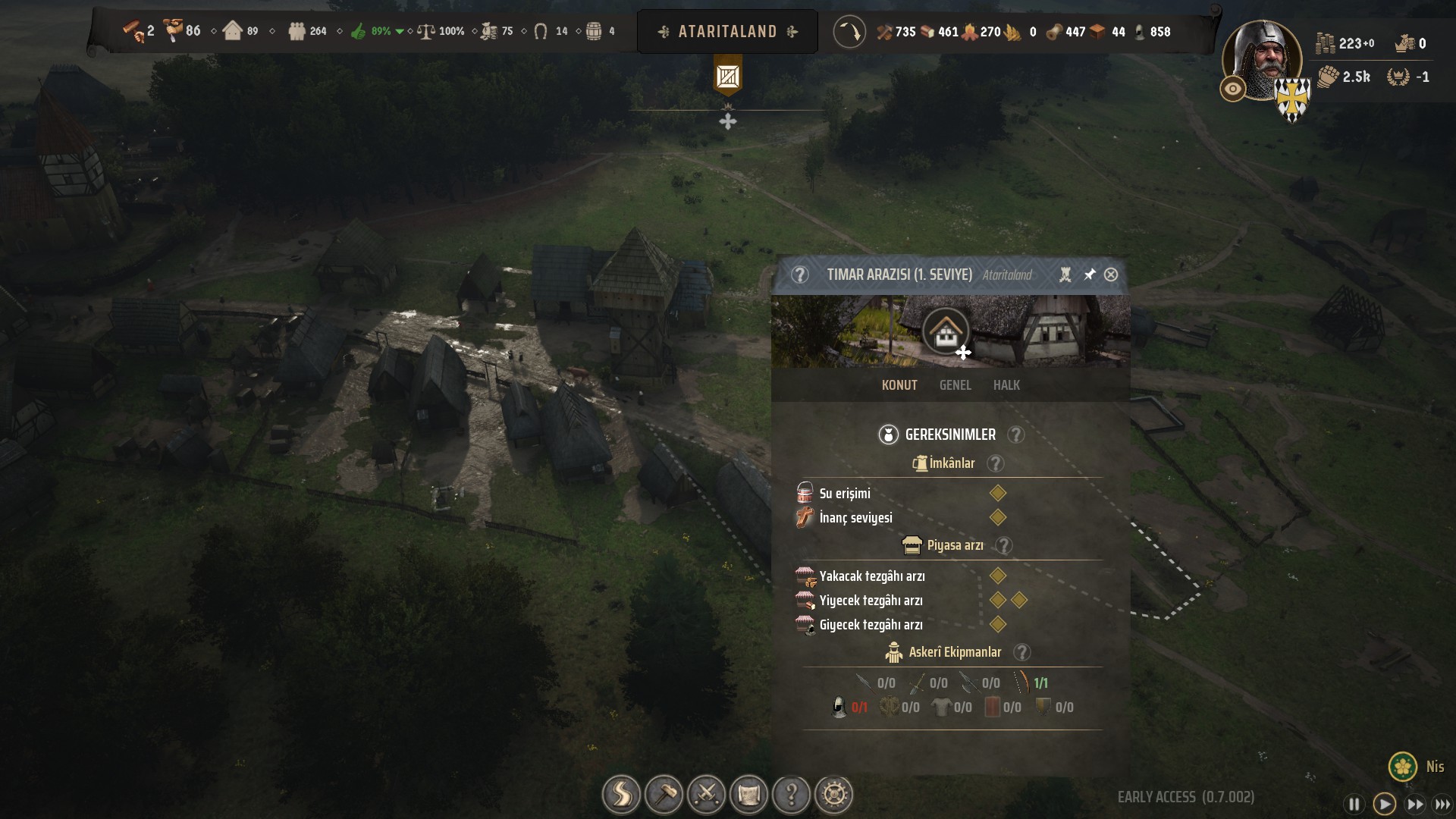
Task: Show help for Gereksinimler
Action: [1015, 435]
